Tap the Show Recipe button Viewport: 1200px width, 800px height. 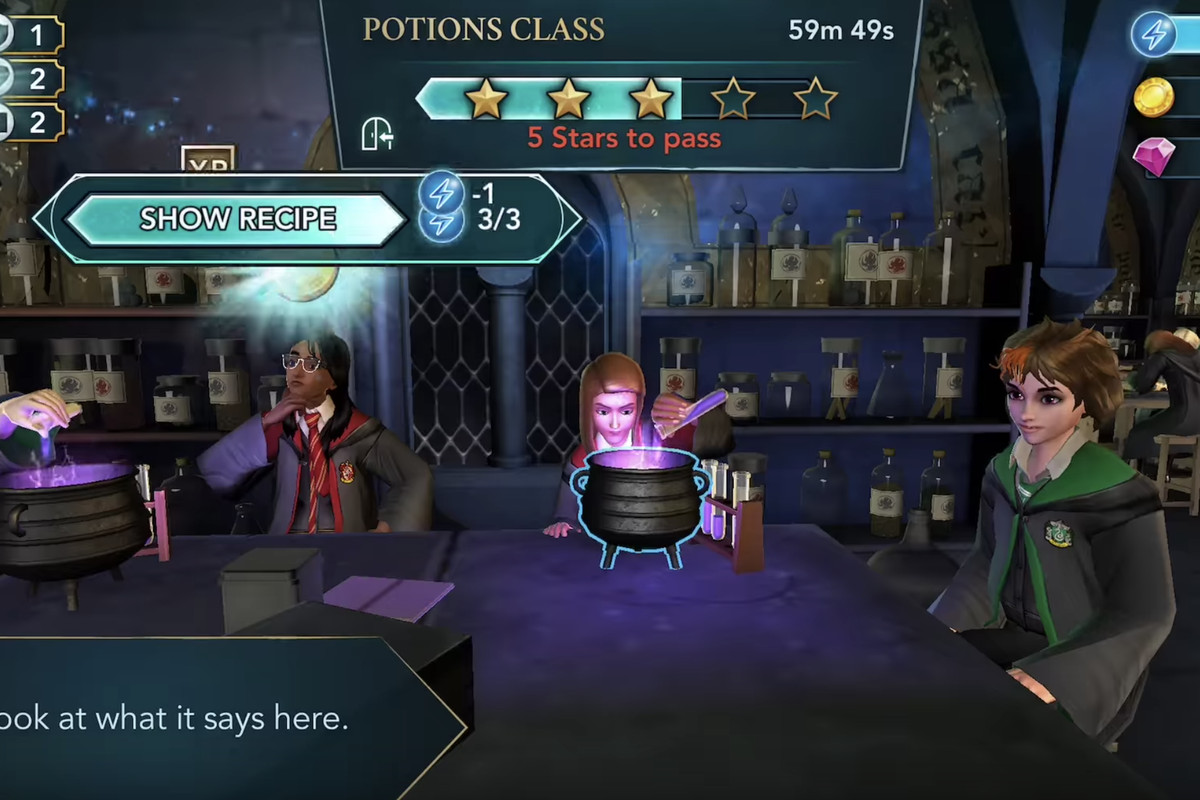coord(237,219)
